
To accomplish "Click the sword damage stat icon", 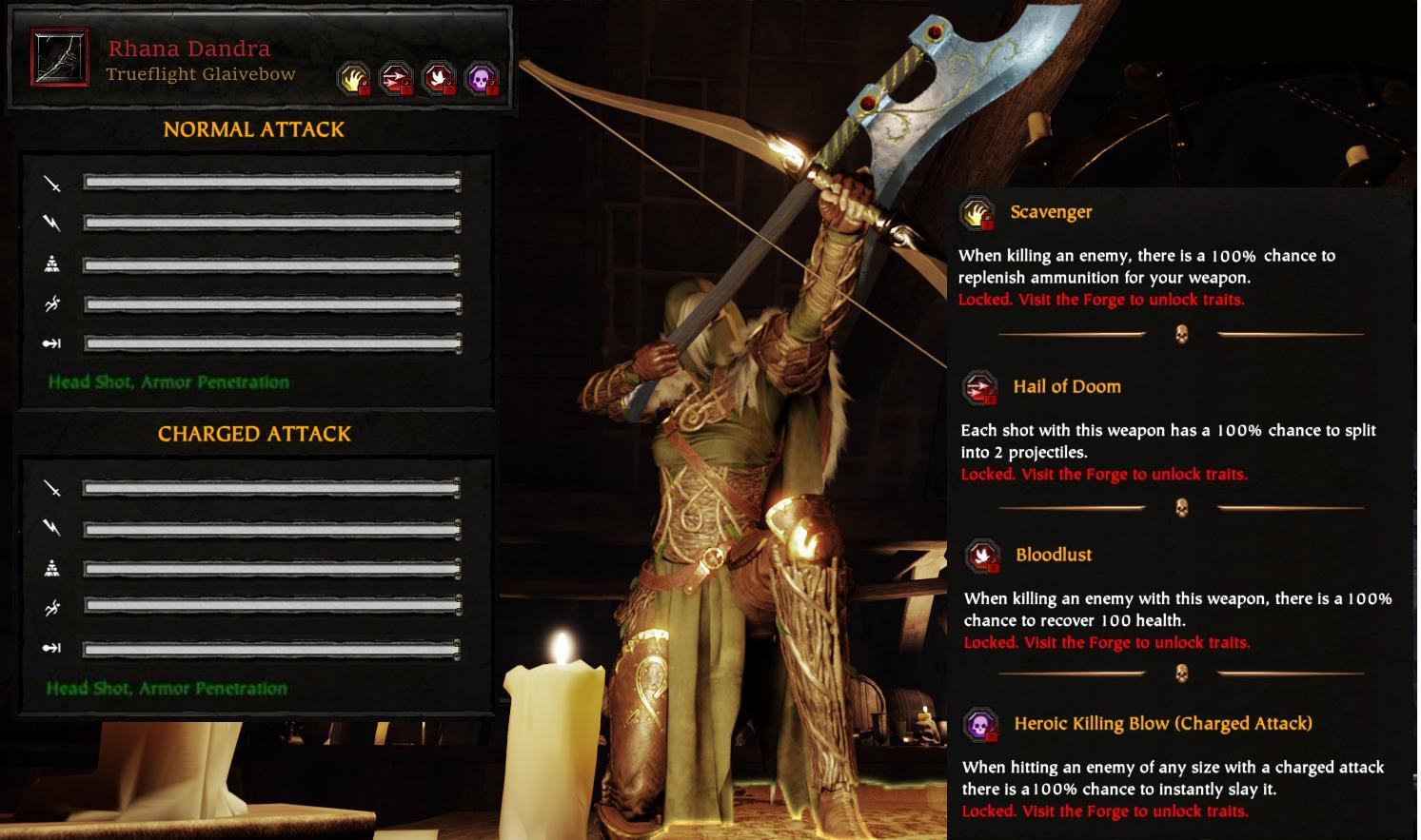I will point(54,185).
